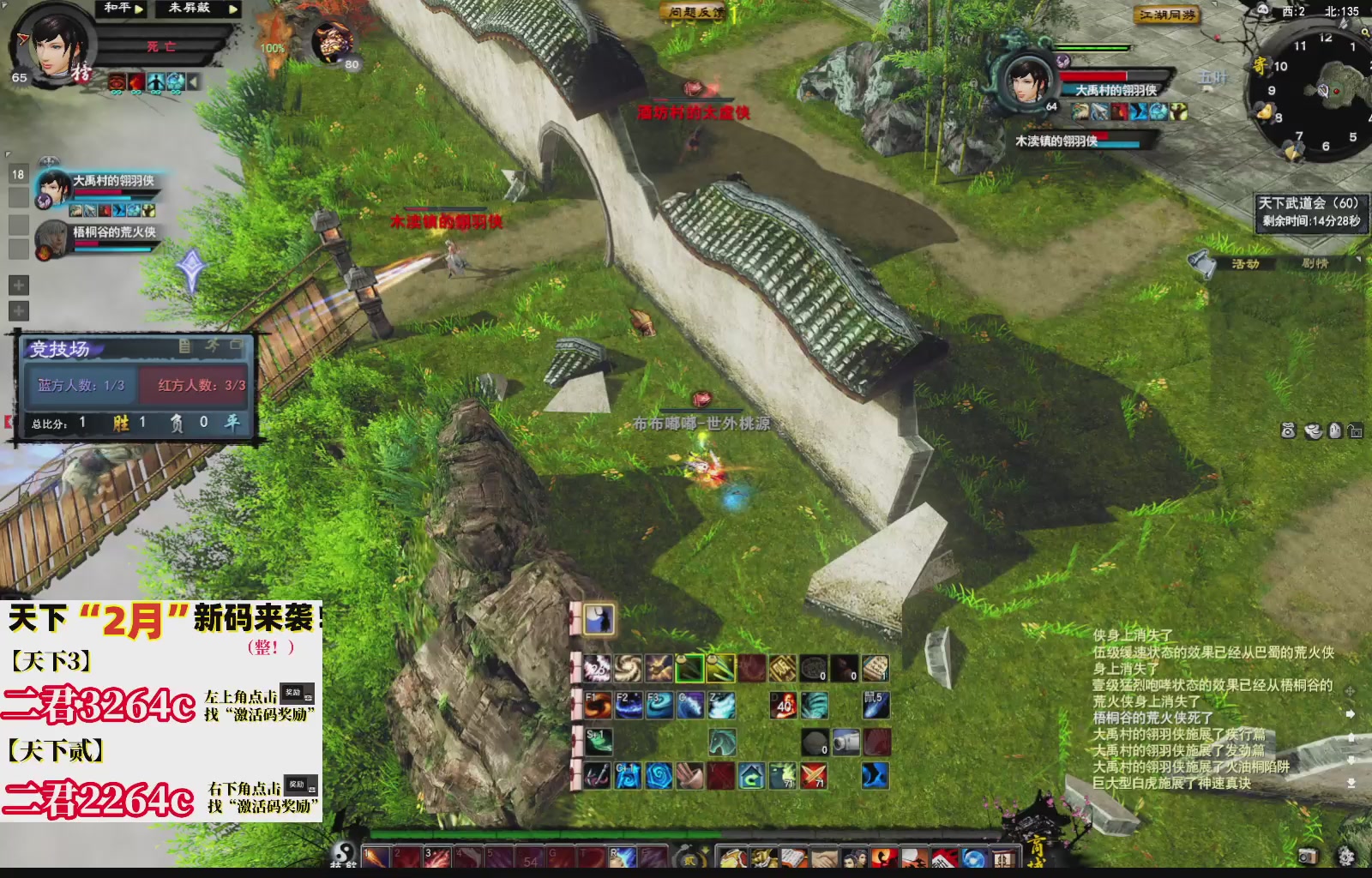Open the 剧情 story tab
The image size is (1372, 878).
[x=1315, y=264]
